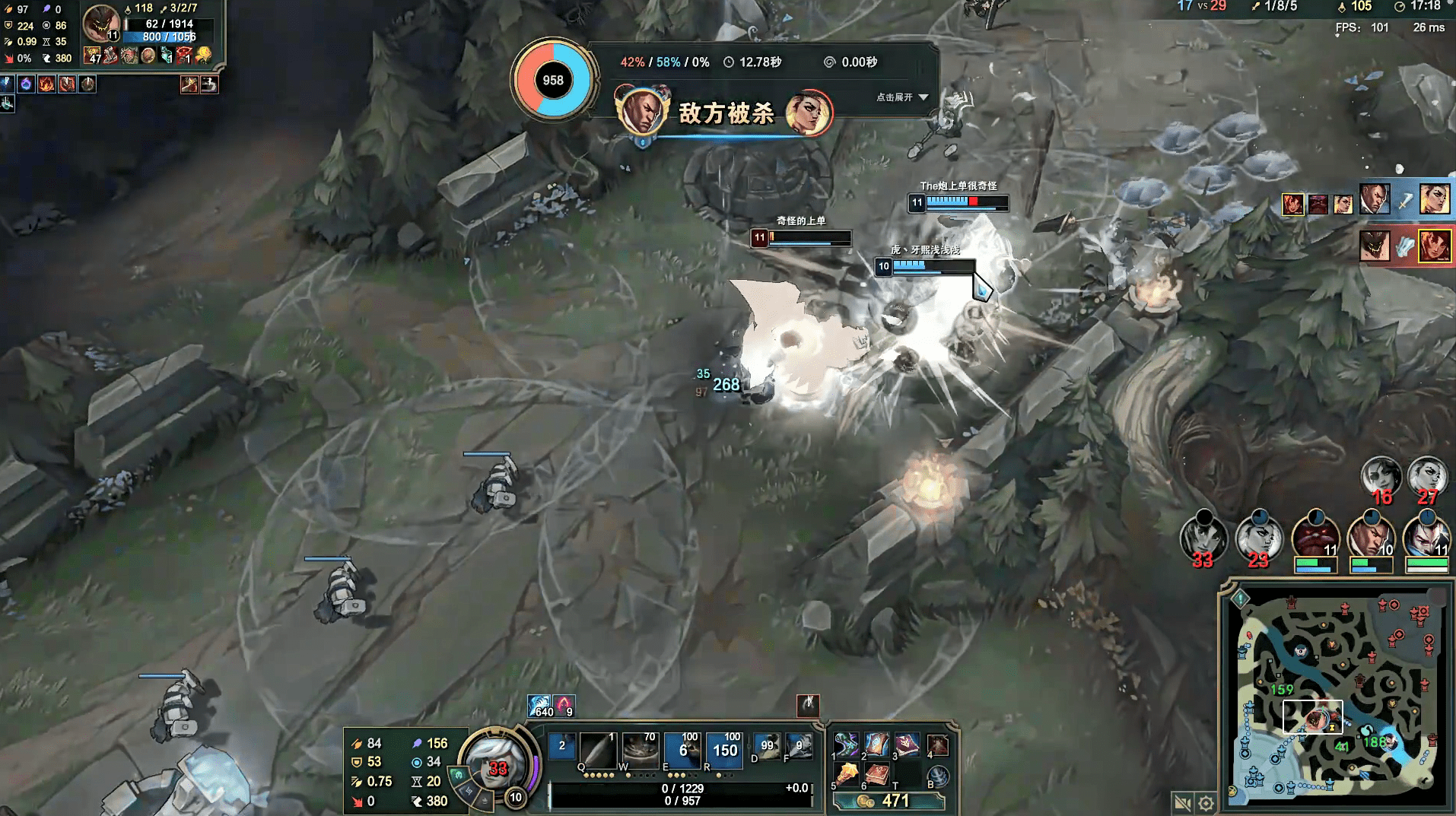Click the target champion portrait in top-left panel
Screen dimensions: 1456x816
pyautogui.click(x=100, y=23)
